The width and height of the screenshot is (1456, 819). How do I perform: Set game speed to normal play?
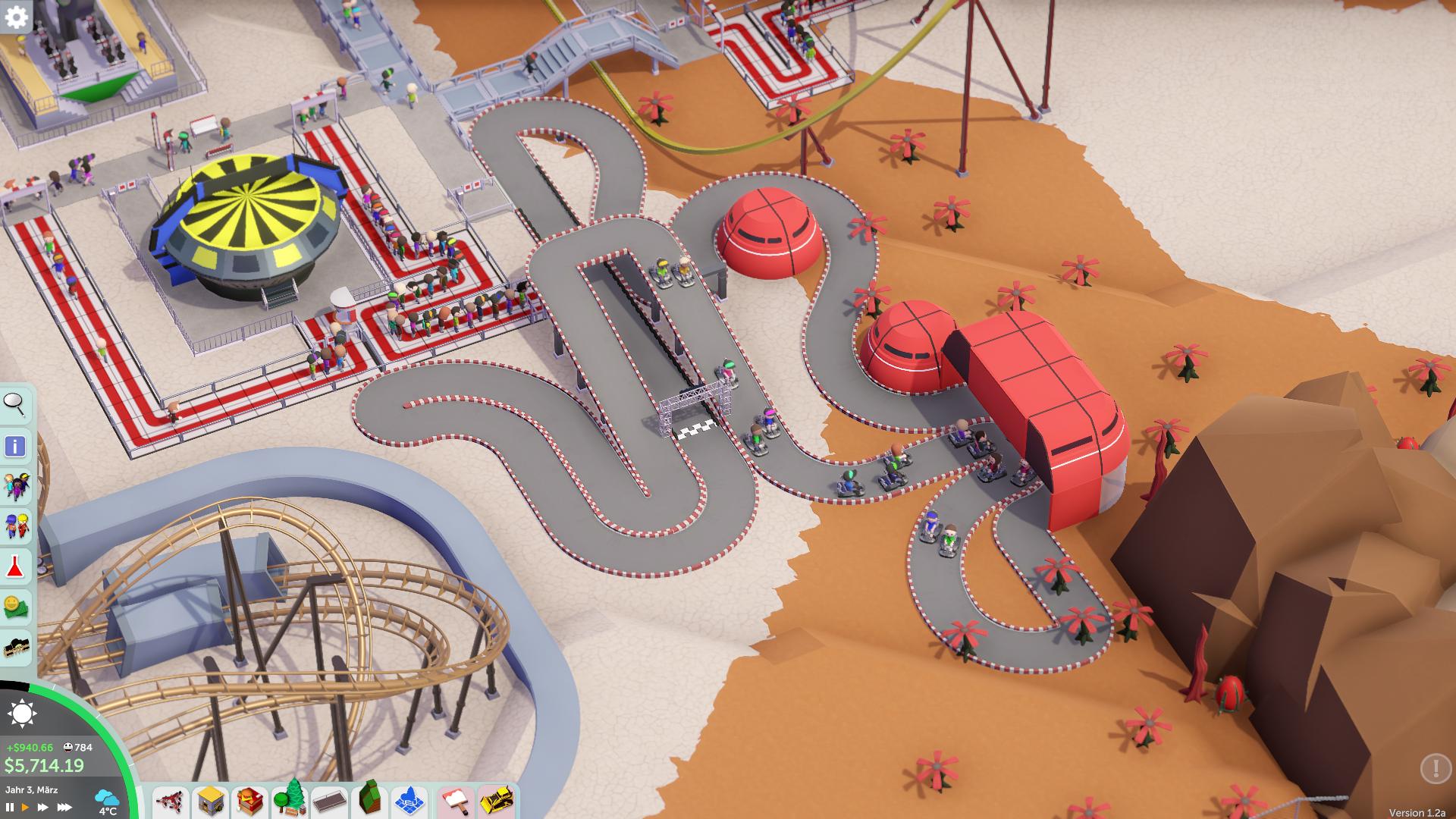pos(25,808)
